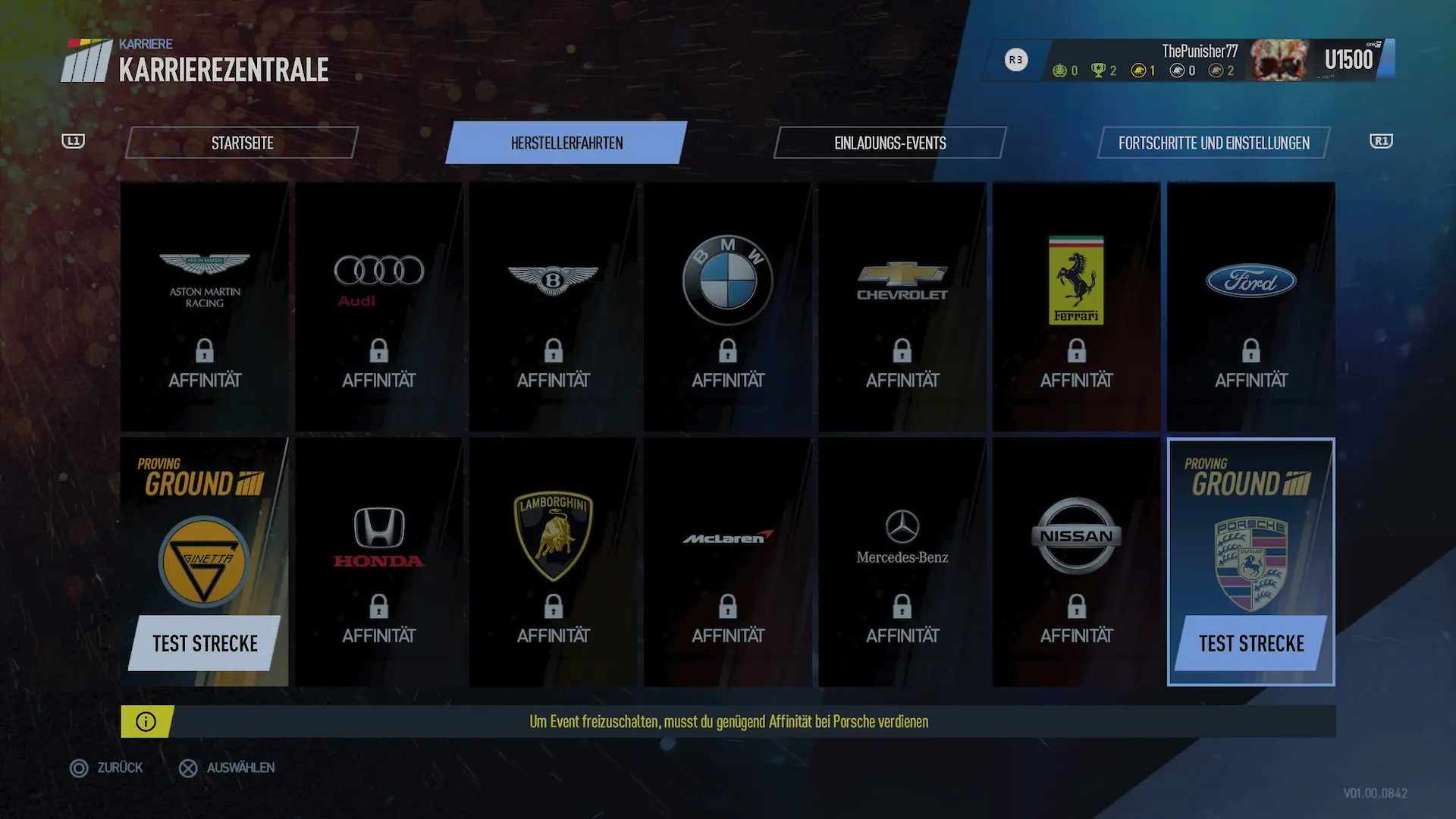Select the Honda manufacturer tile

[379, 563]
